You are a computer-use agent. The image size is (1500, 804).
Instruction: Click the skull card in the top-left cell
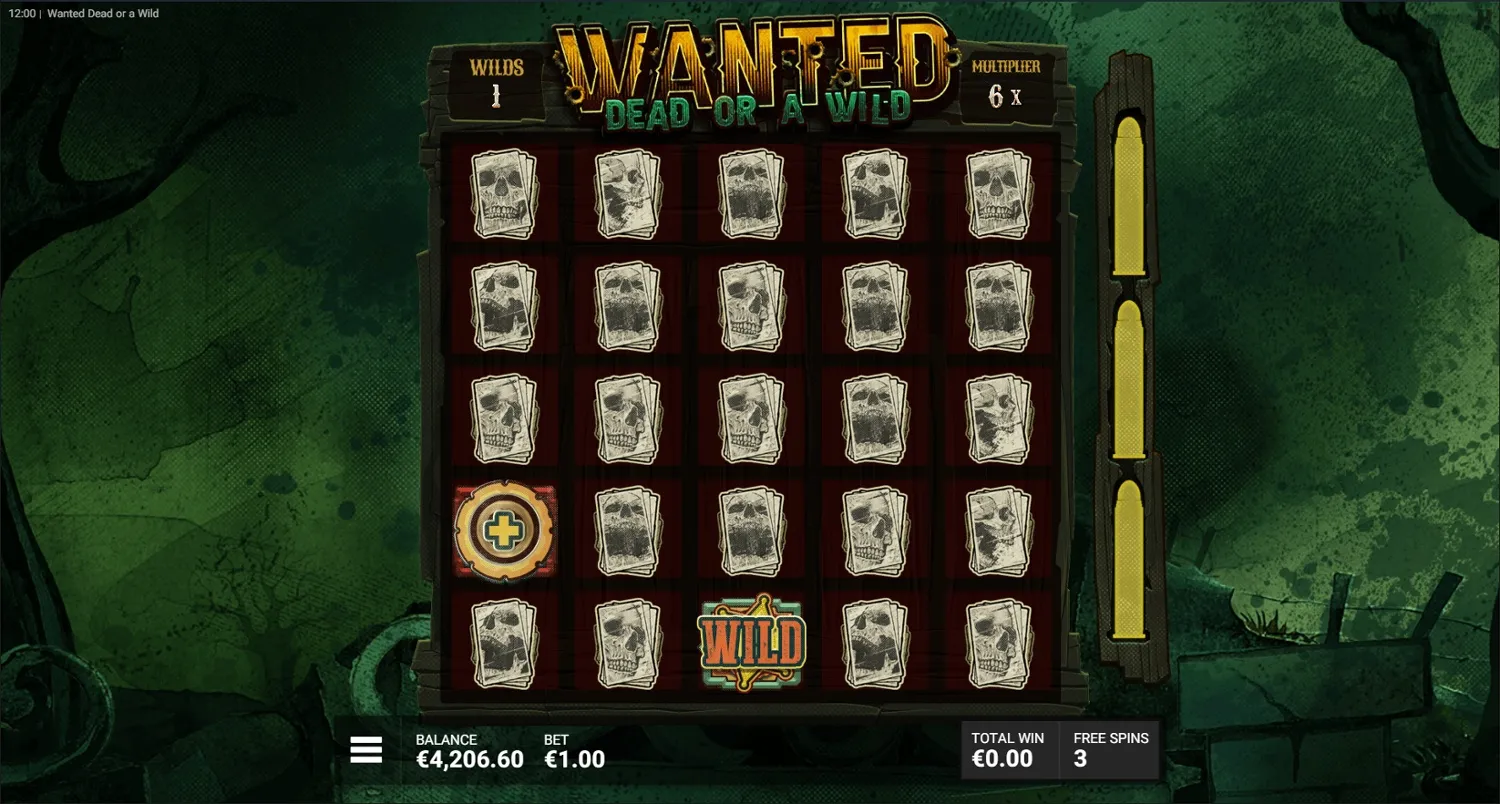(503, 194)
